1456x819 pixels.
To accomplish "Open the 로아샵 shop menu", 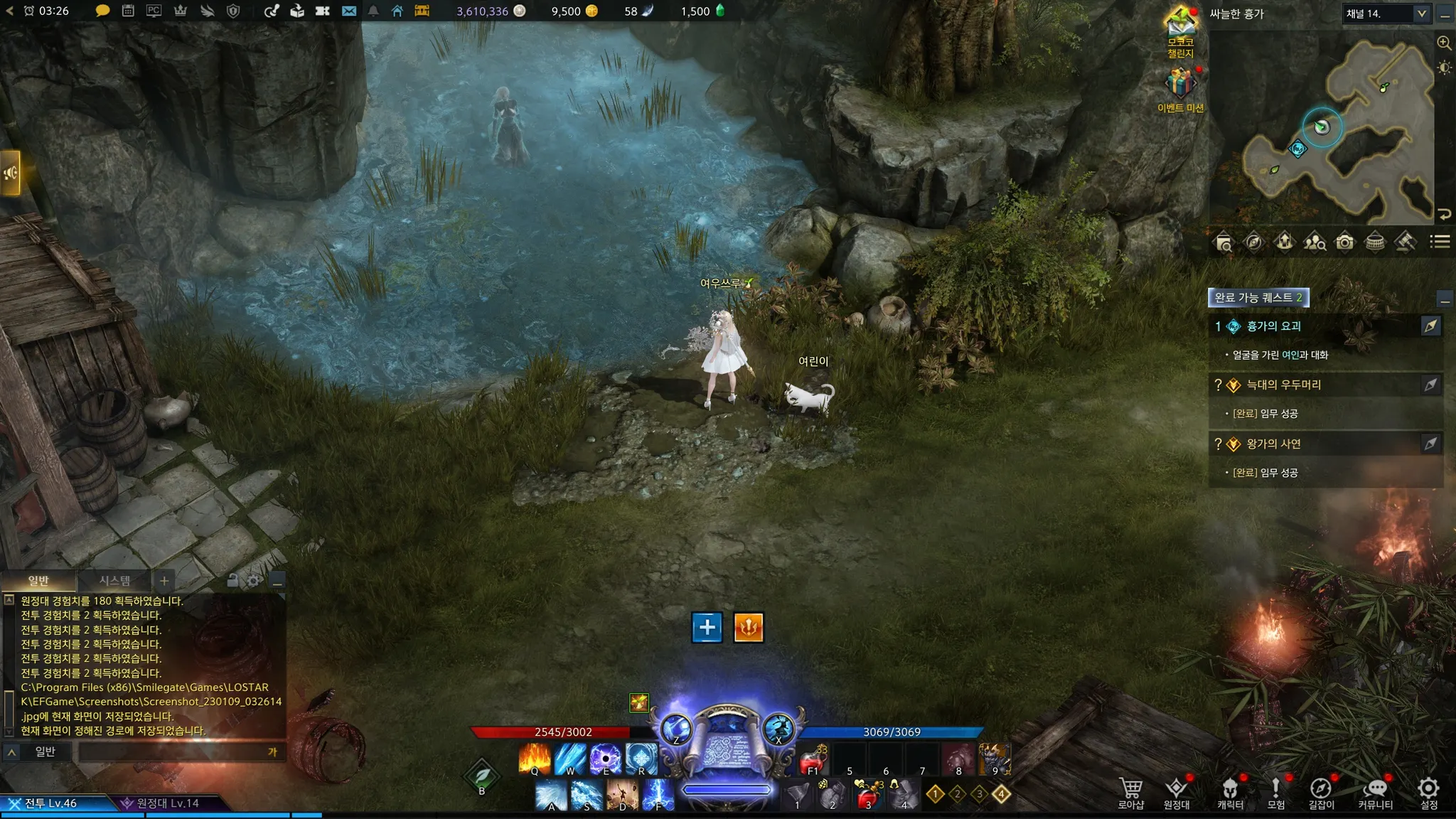I will click(x=1130, y=792).
